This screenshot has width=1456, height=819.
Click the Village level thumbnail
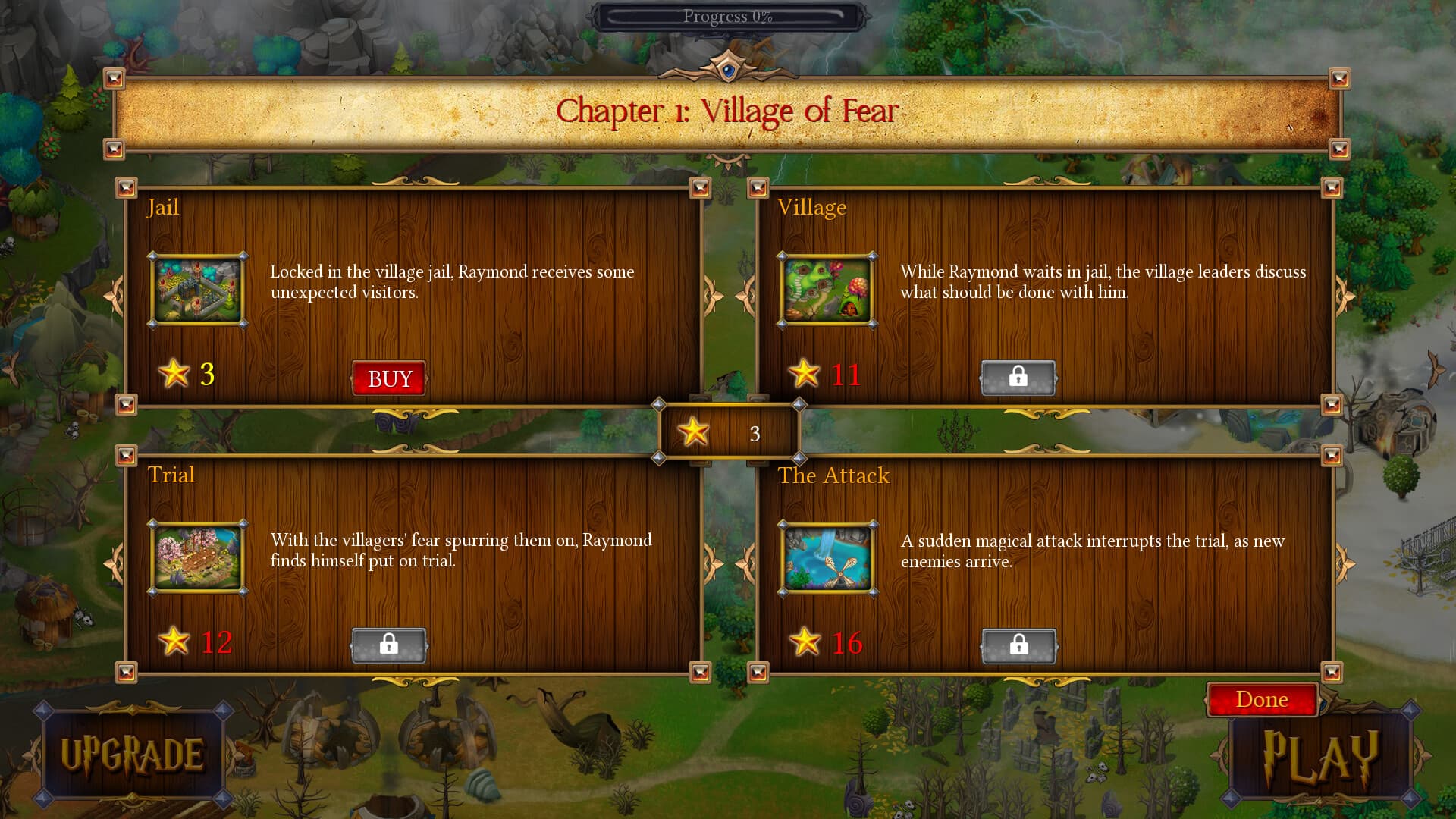pos(827,290)
